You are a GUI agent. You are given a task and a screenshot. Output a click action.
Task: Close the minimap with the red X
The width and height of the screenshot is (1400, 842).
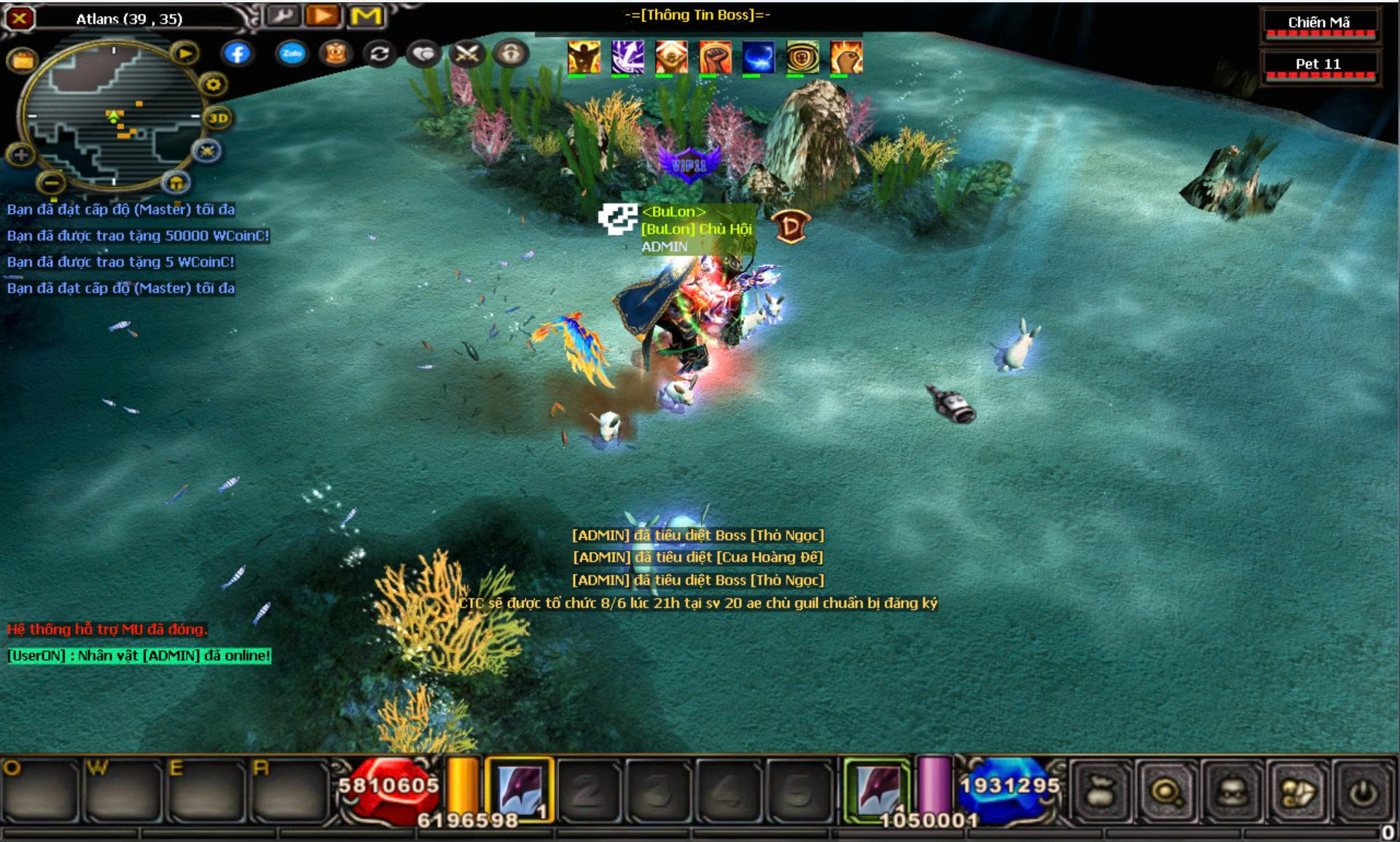point(20,17)
